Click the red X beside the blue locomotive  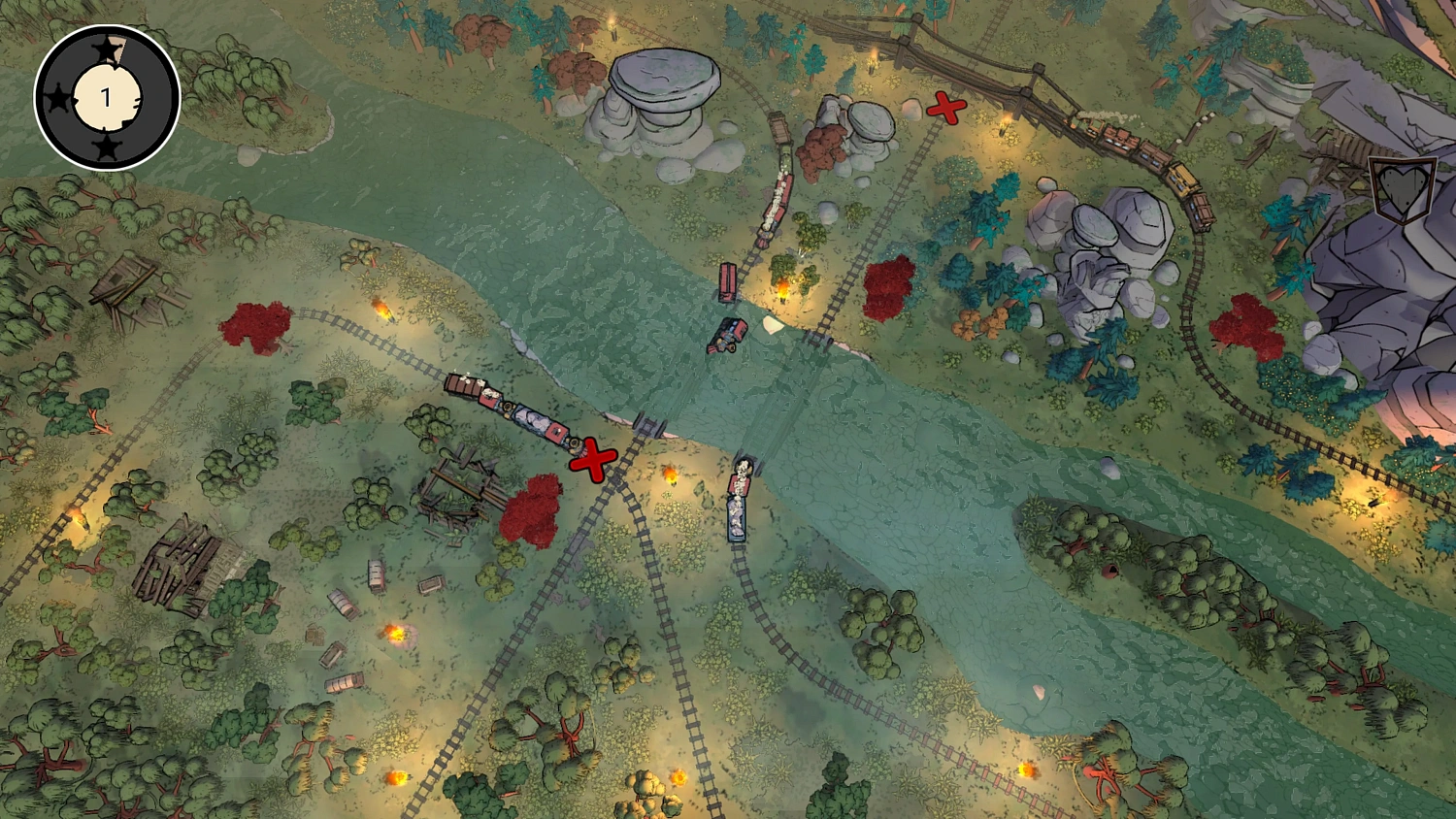[596, 458]
